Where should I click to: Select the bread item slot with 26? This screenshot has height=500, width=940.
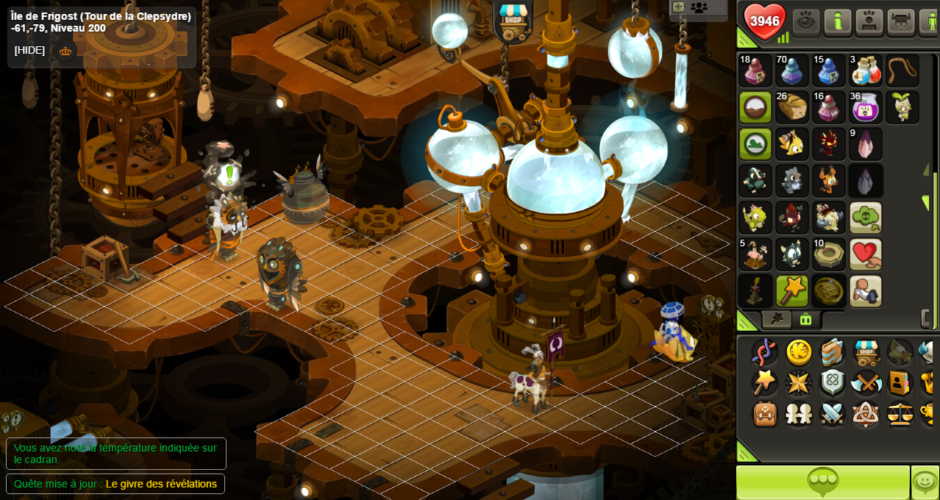[792, 106]
